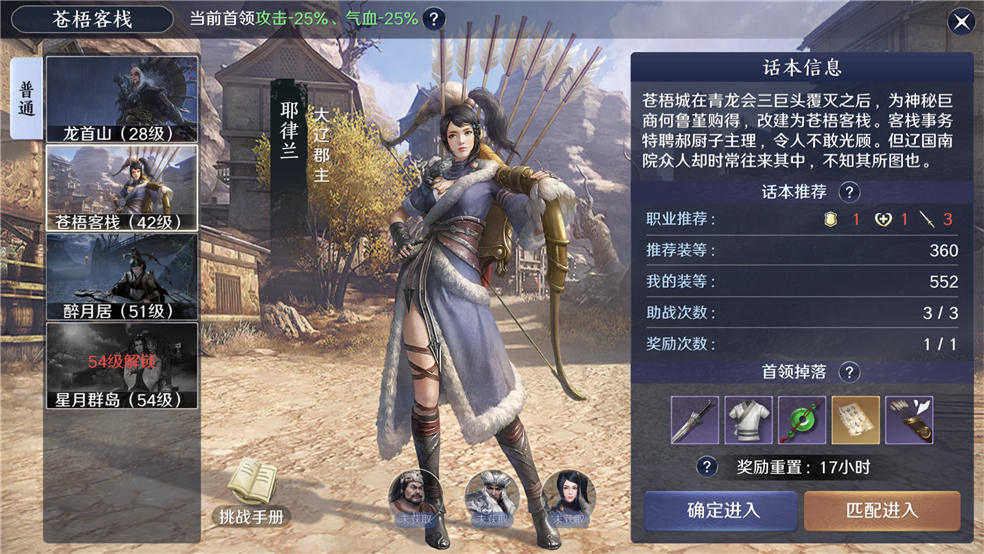Show help for 奖励重置 timer
The height and width of the screenshot is (554, 984).
pos(708,467)
